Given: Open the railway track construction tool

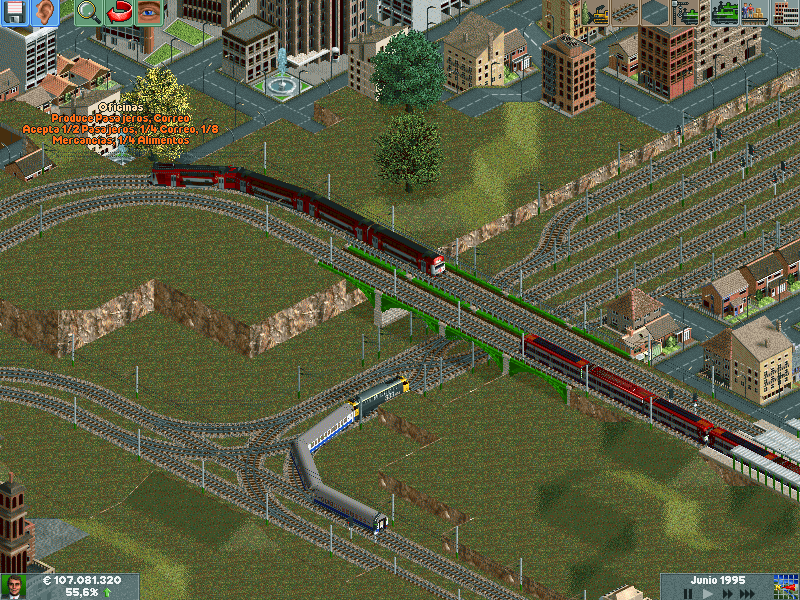Looking at the screenshot, I should tap(625, 12).
